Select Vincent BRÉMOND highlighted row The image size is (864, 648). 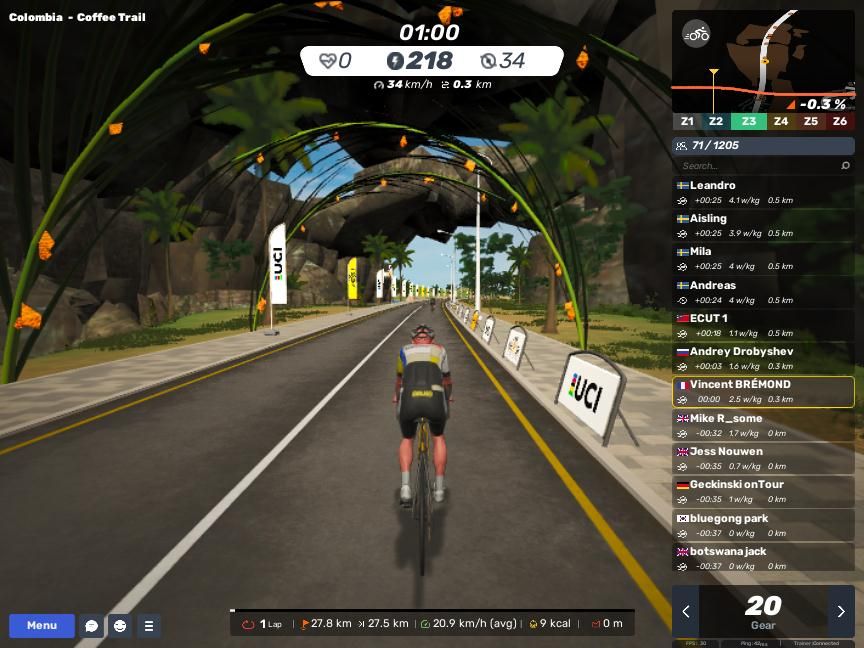point(763,391)
